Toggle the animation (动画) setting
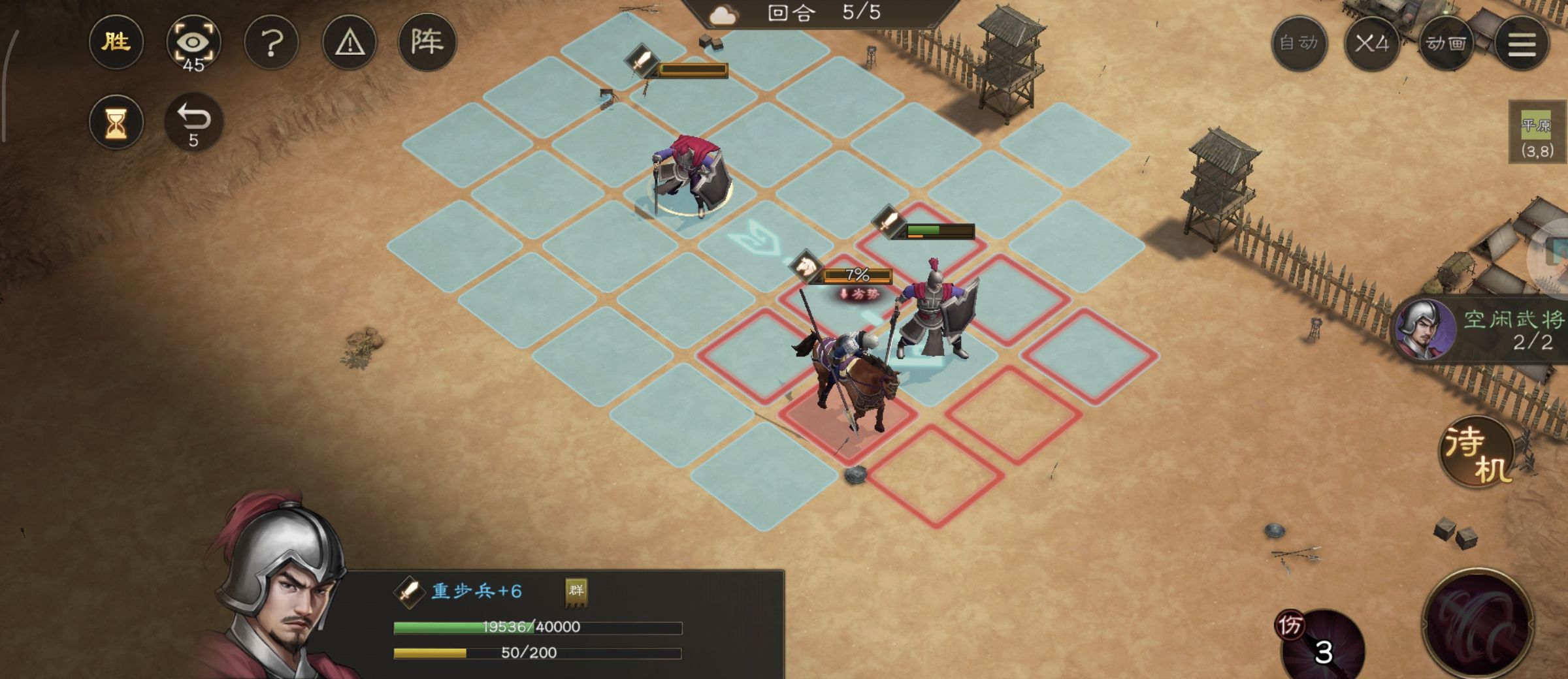 click(x=1446, y=44)
